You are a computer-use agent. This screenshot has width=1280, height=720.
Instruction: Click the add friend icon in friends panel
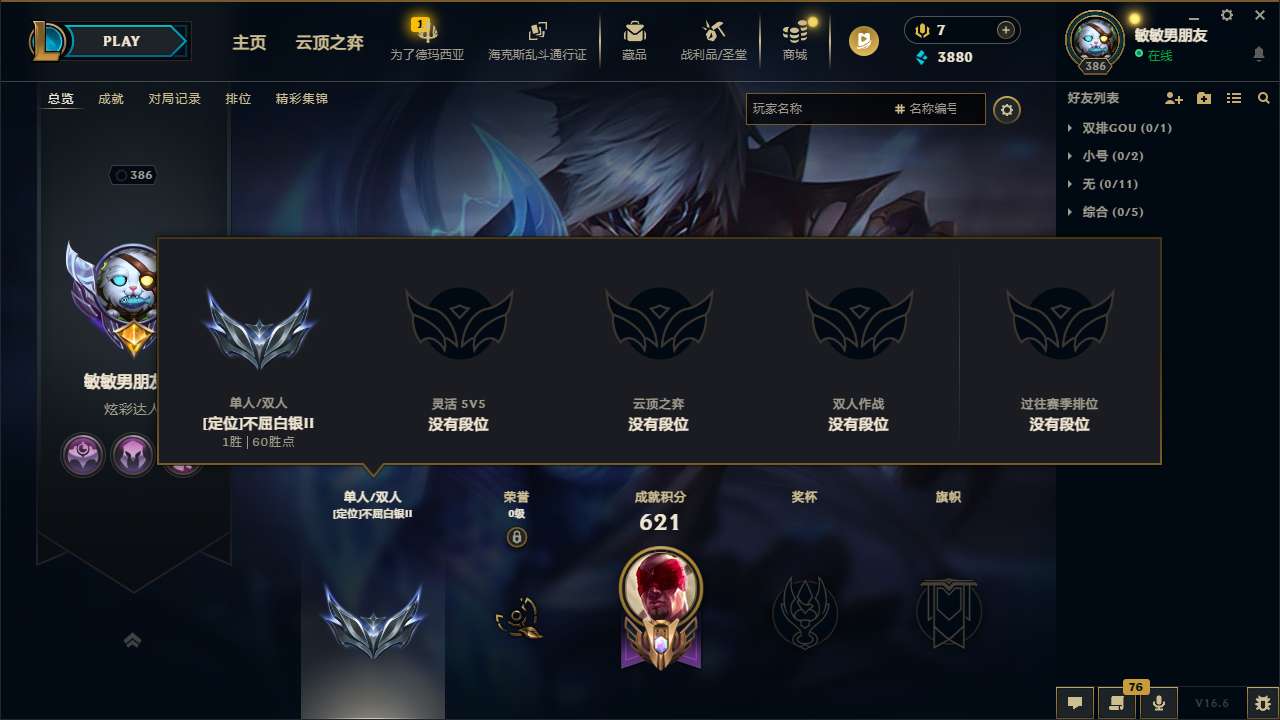[1172, 98]
